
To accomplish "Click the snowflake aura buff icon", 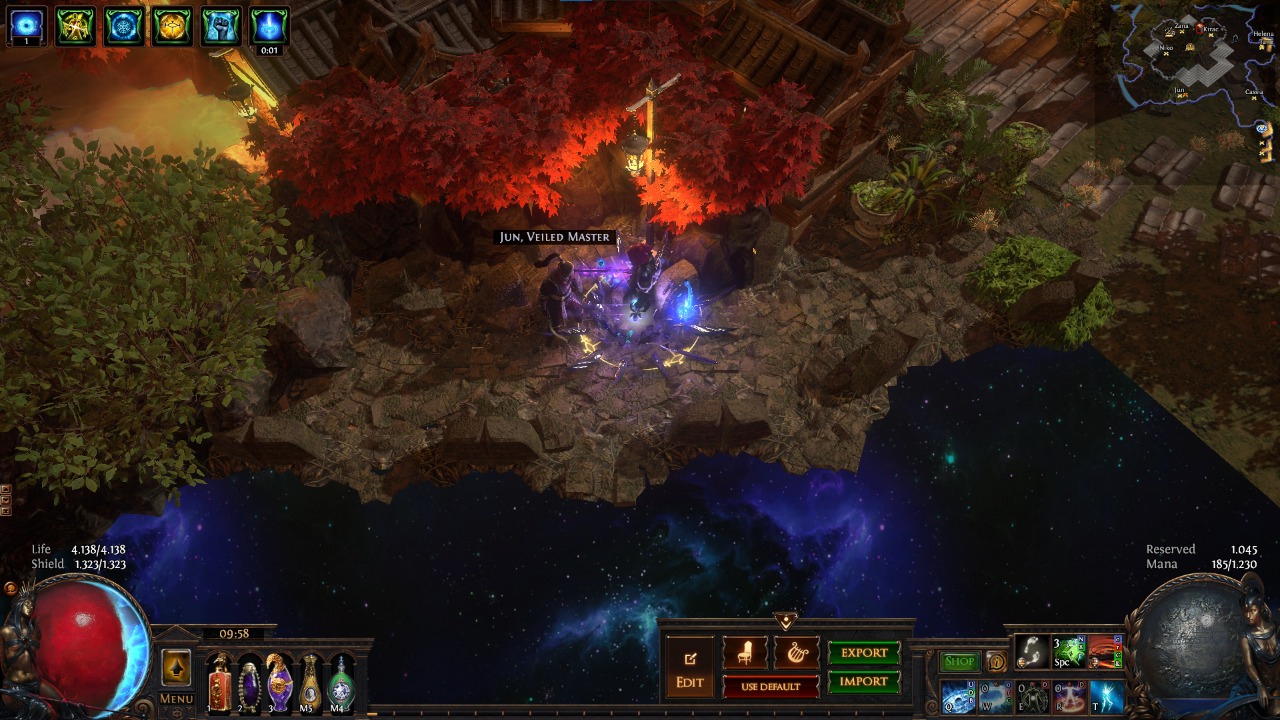I will point(125,26).
